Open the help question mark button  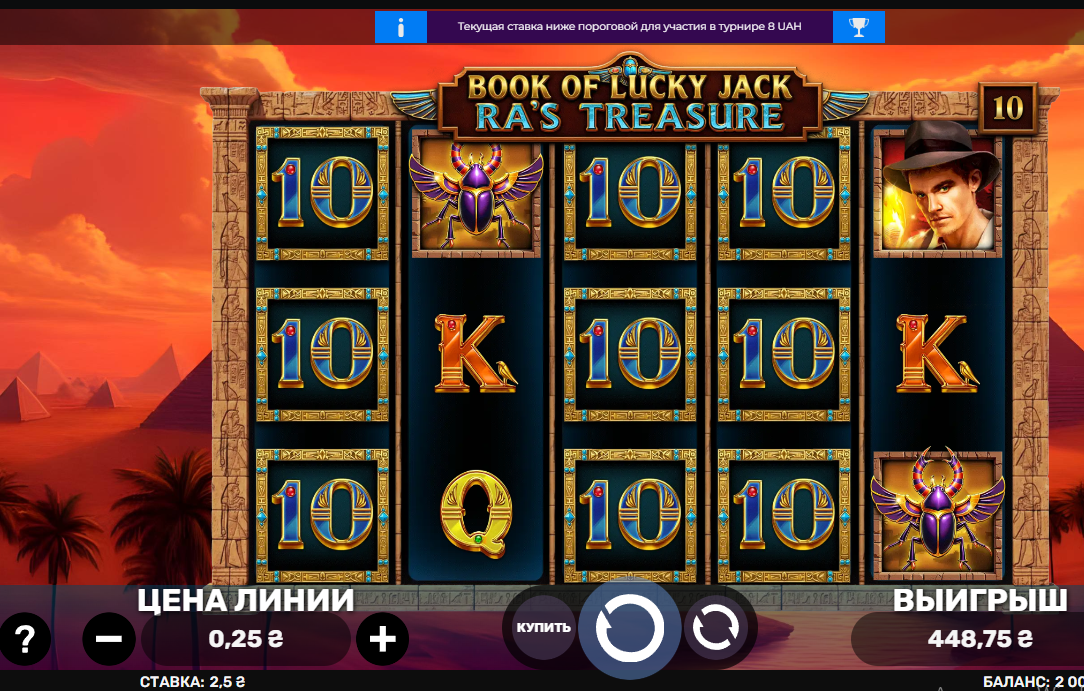pos(25,638)
